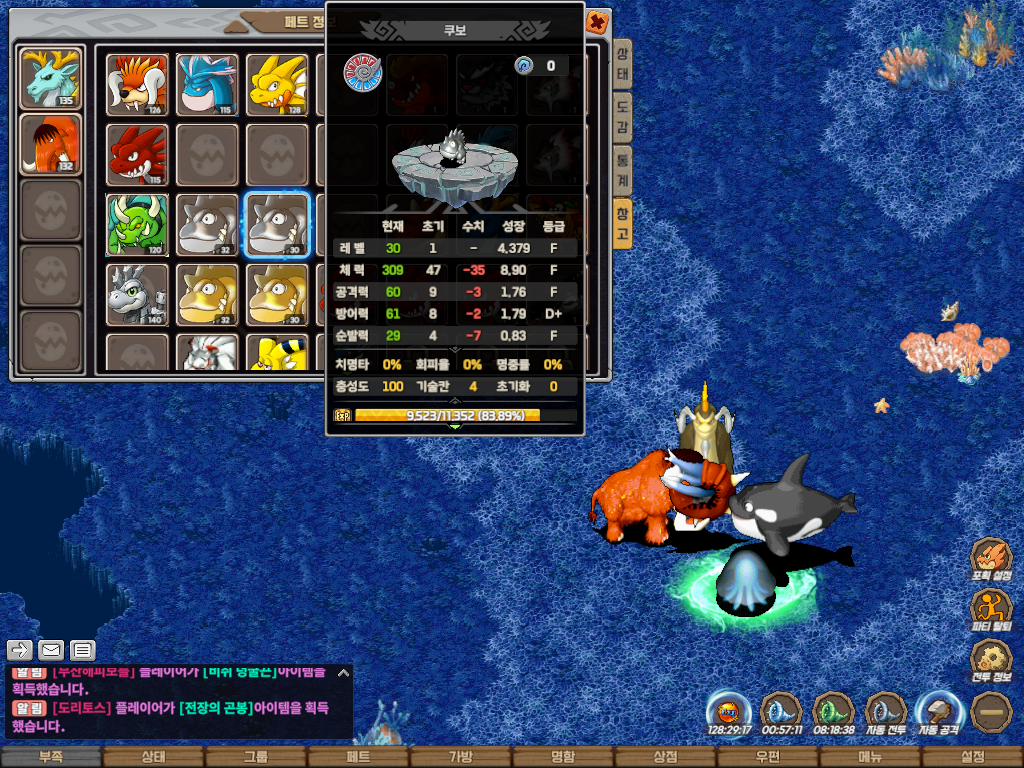Open the 상점 shop menu
The height and width of the screenshot is (768, 1024).
coord(665,758)
